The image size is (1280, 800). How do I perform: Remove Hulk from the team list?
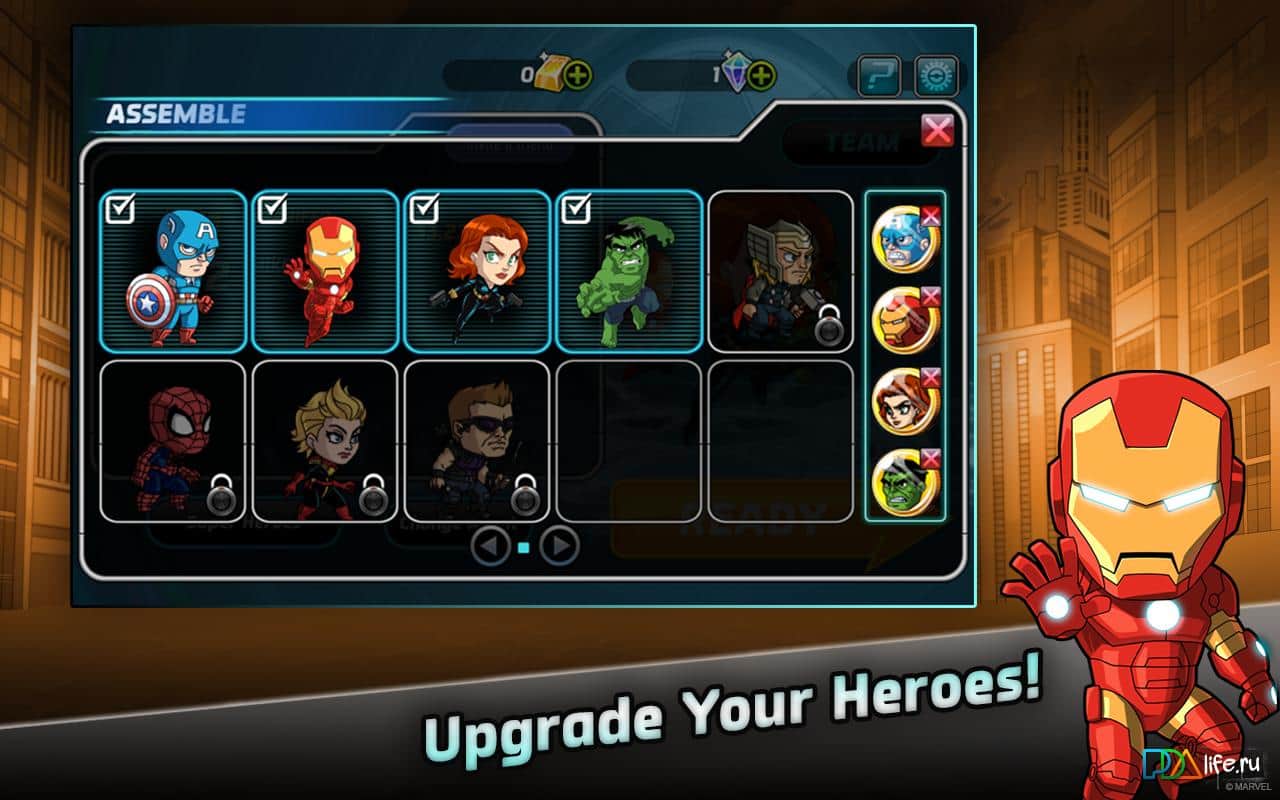point(930,458)
